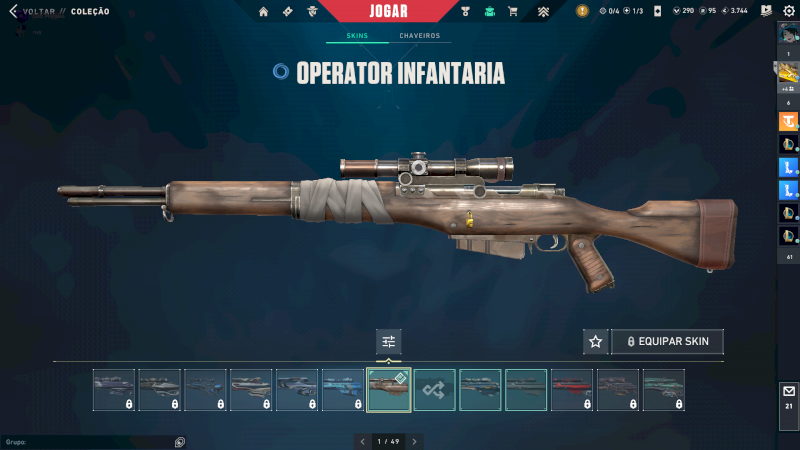This screenshot has width=800, height=450.
Task: Open the store cart icon
Action: [x=513, y=12]
